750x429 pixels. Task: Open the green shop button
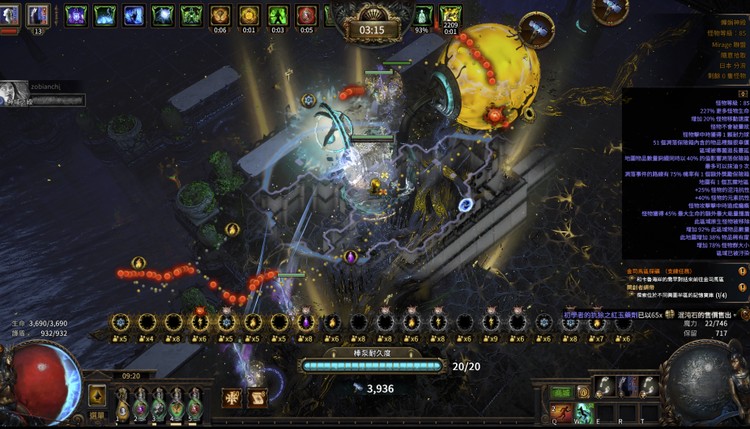coord(563,393)
